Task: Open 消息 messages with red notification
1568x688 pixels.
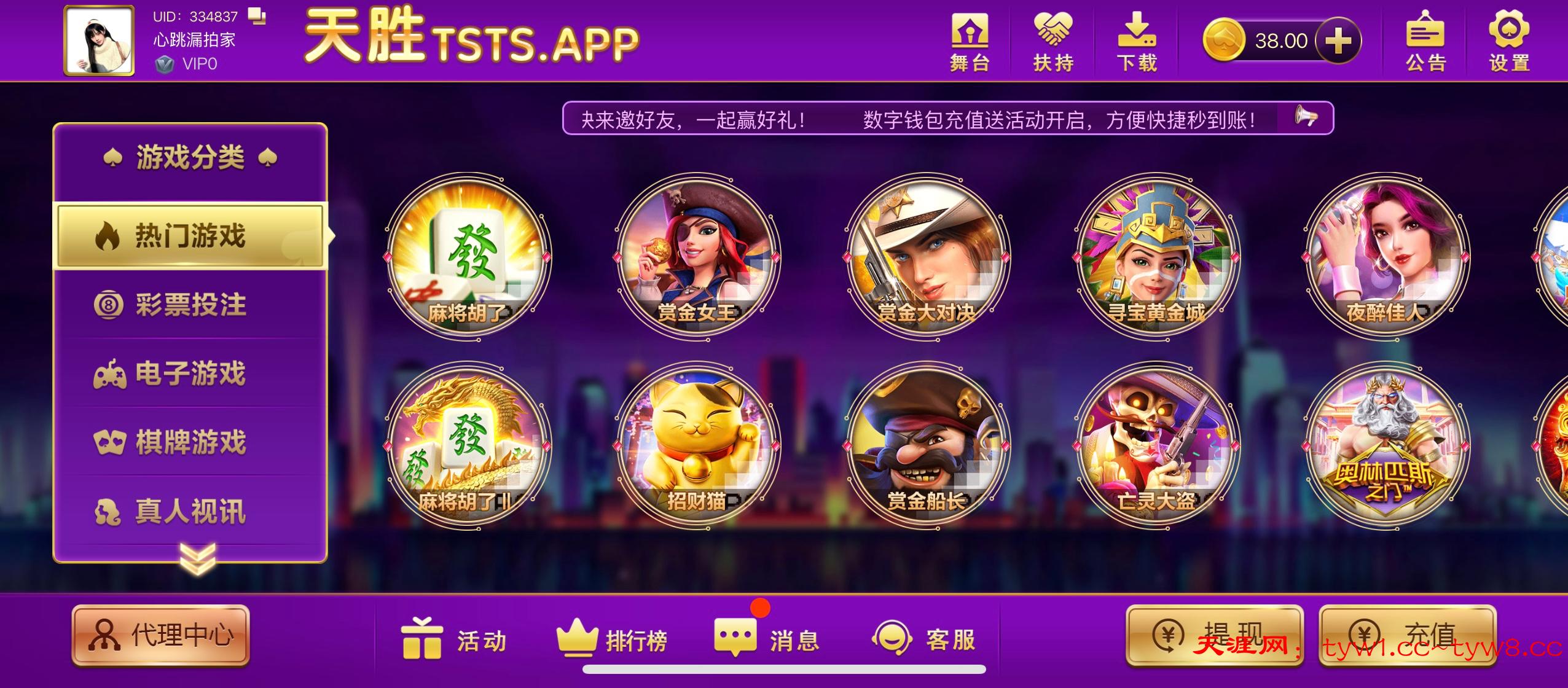Action: coord(767,639)
